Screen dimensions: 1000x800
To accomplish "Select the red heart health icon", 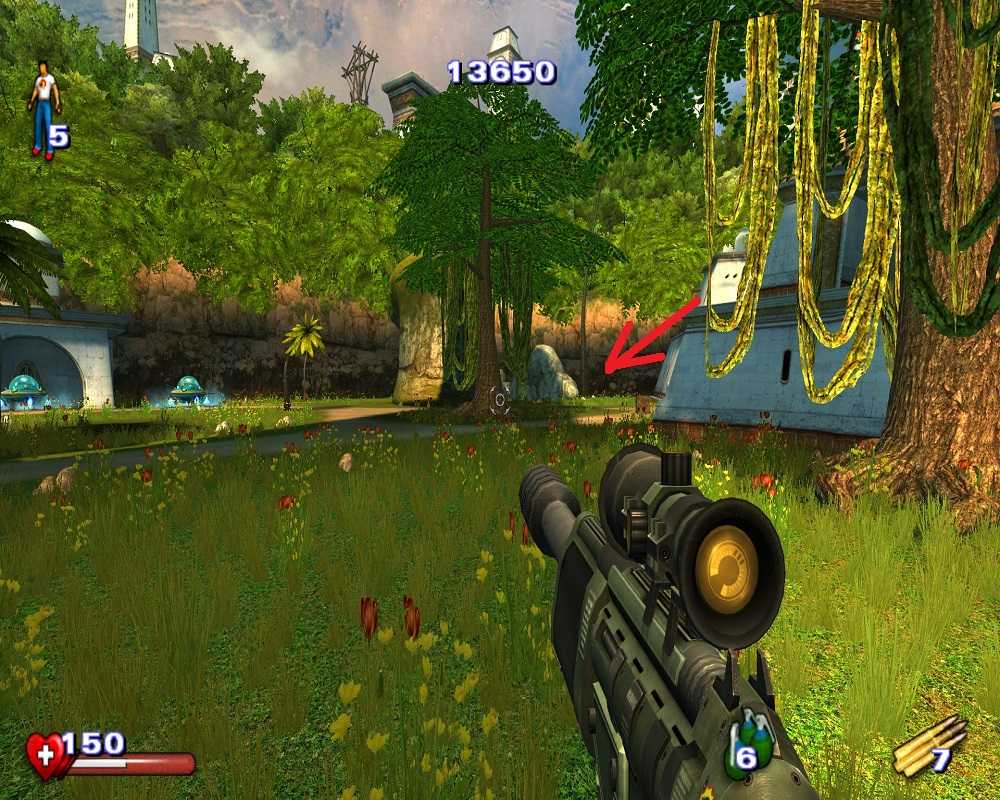I will pos(46,755).
